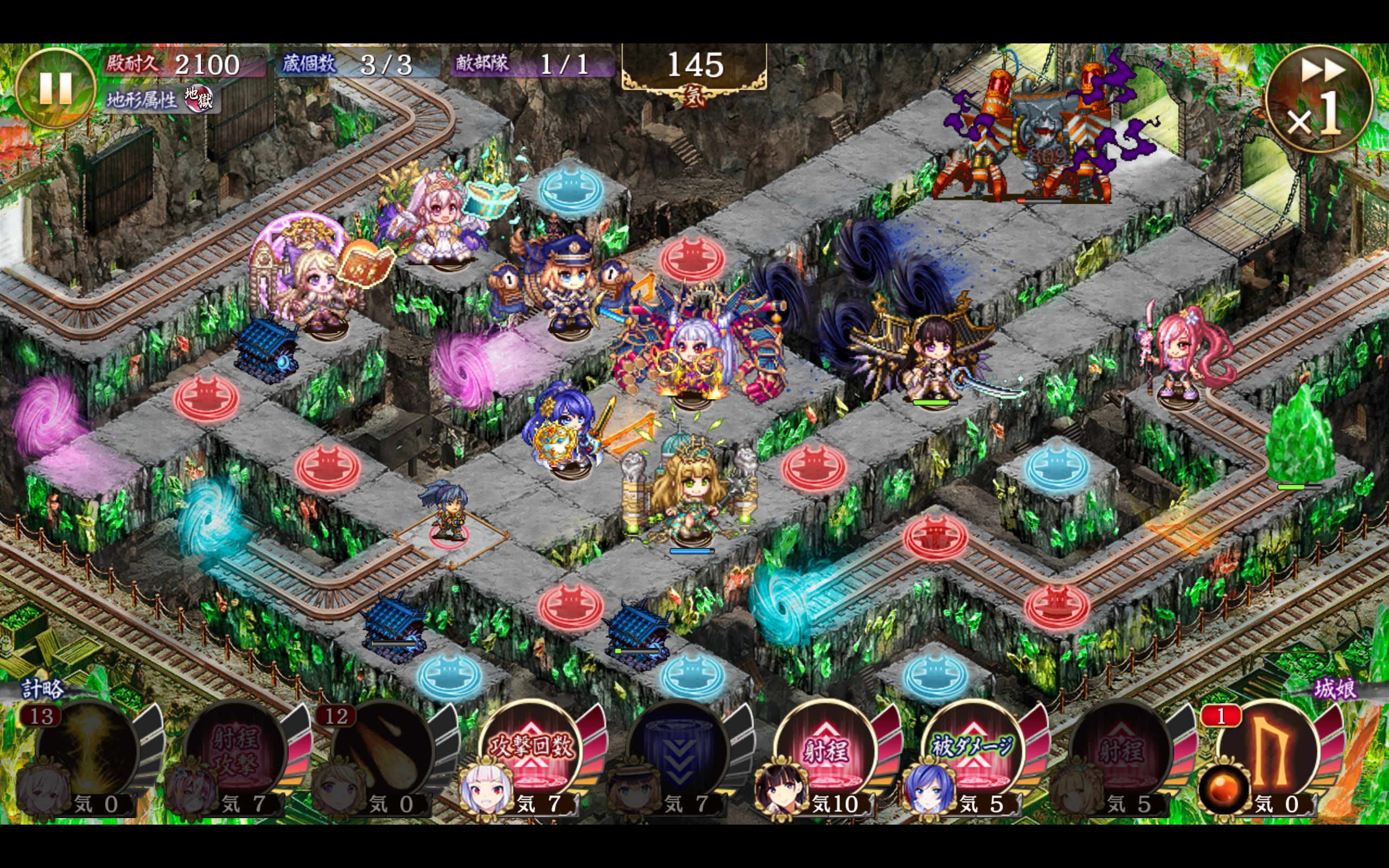Pause the battle with the pause button

(x=55, y=88)
